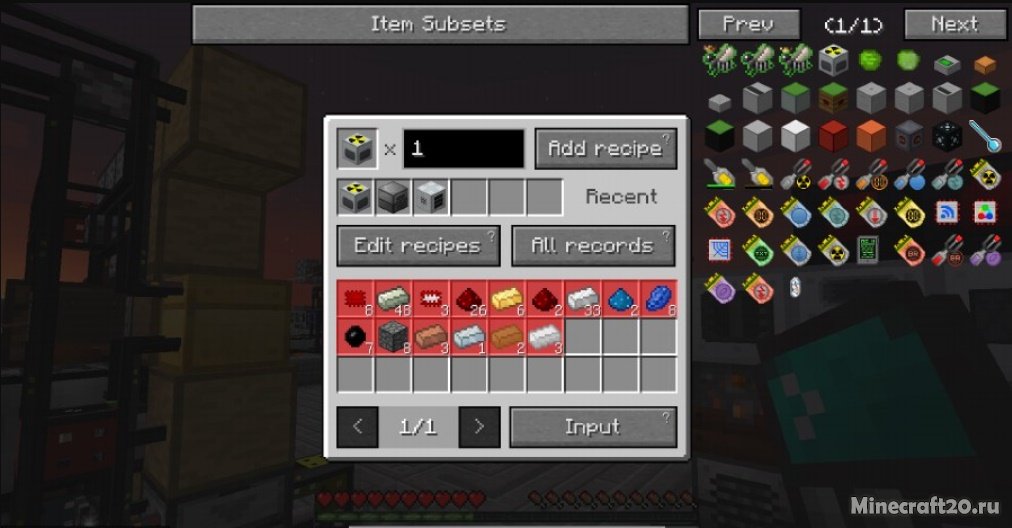
Task: Select the thermometer item in item list
Action: click(x=985, y=136)
